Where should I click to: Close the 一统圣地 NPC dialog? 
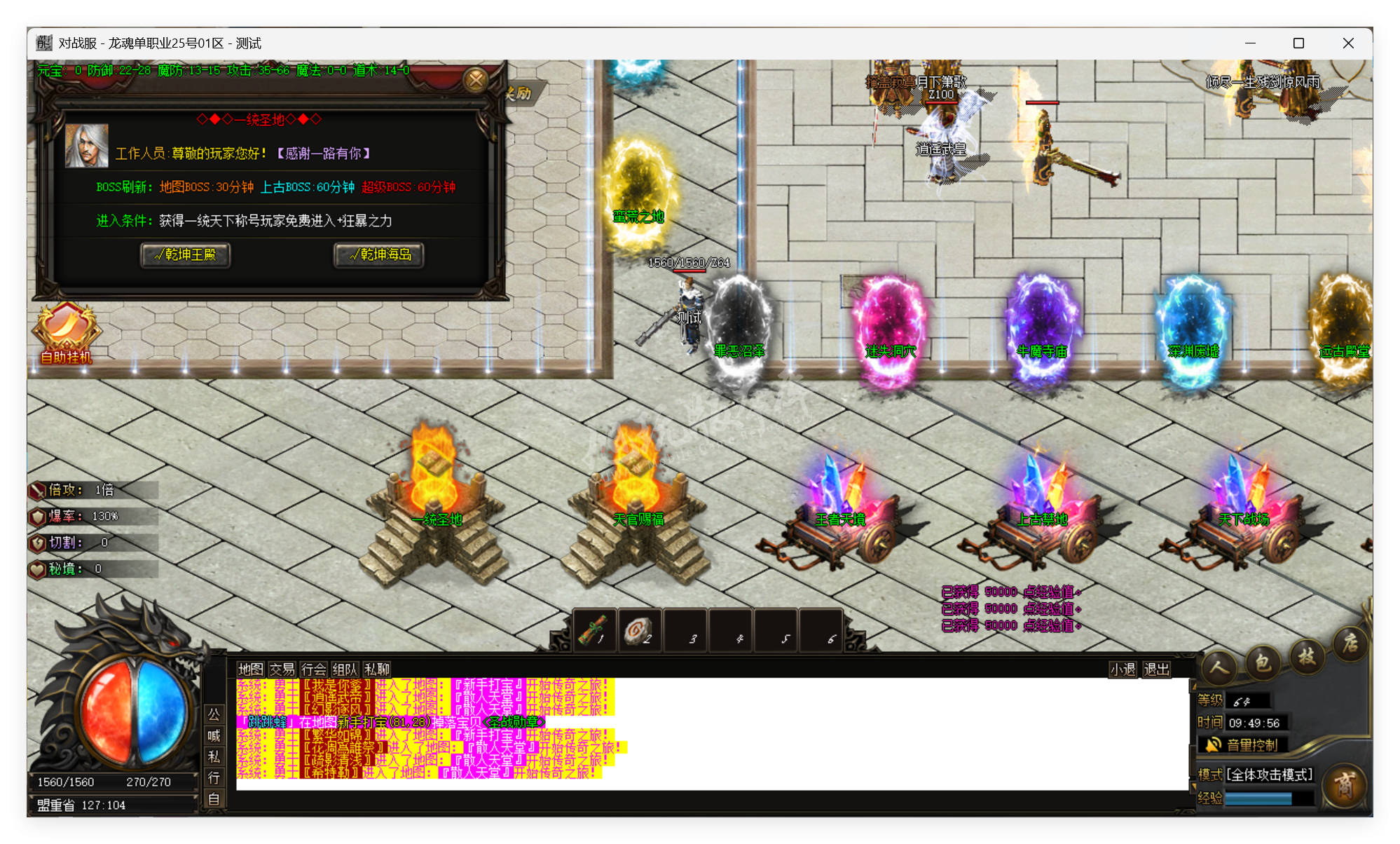476,80
